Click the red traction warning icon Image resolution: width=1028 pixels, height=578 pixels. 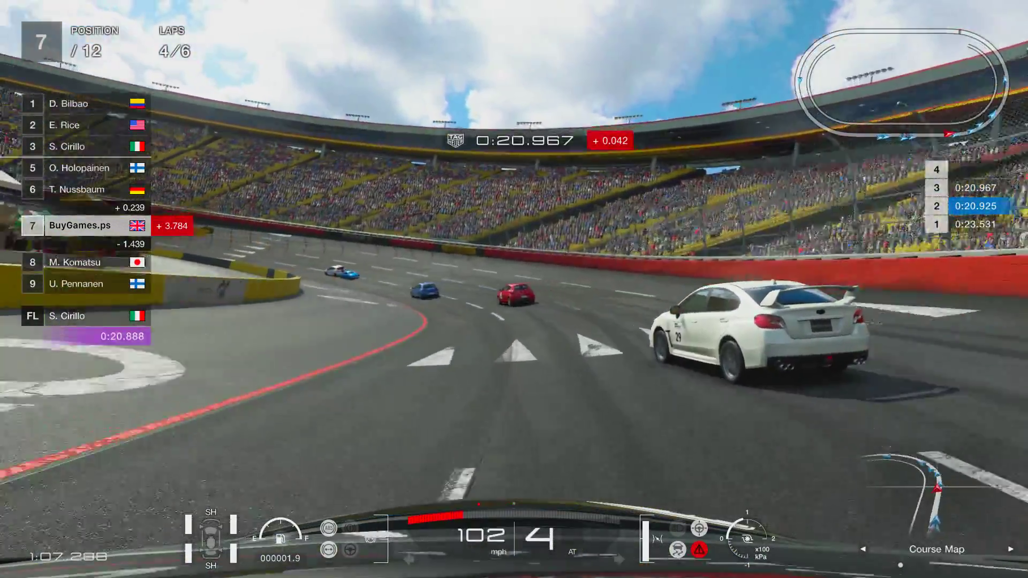point(699,549)
